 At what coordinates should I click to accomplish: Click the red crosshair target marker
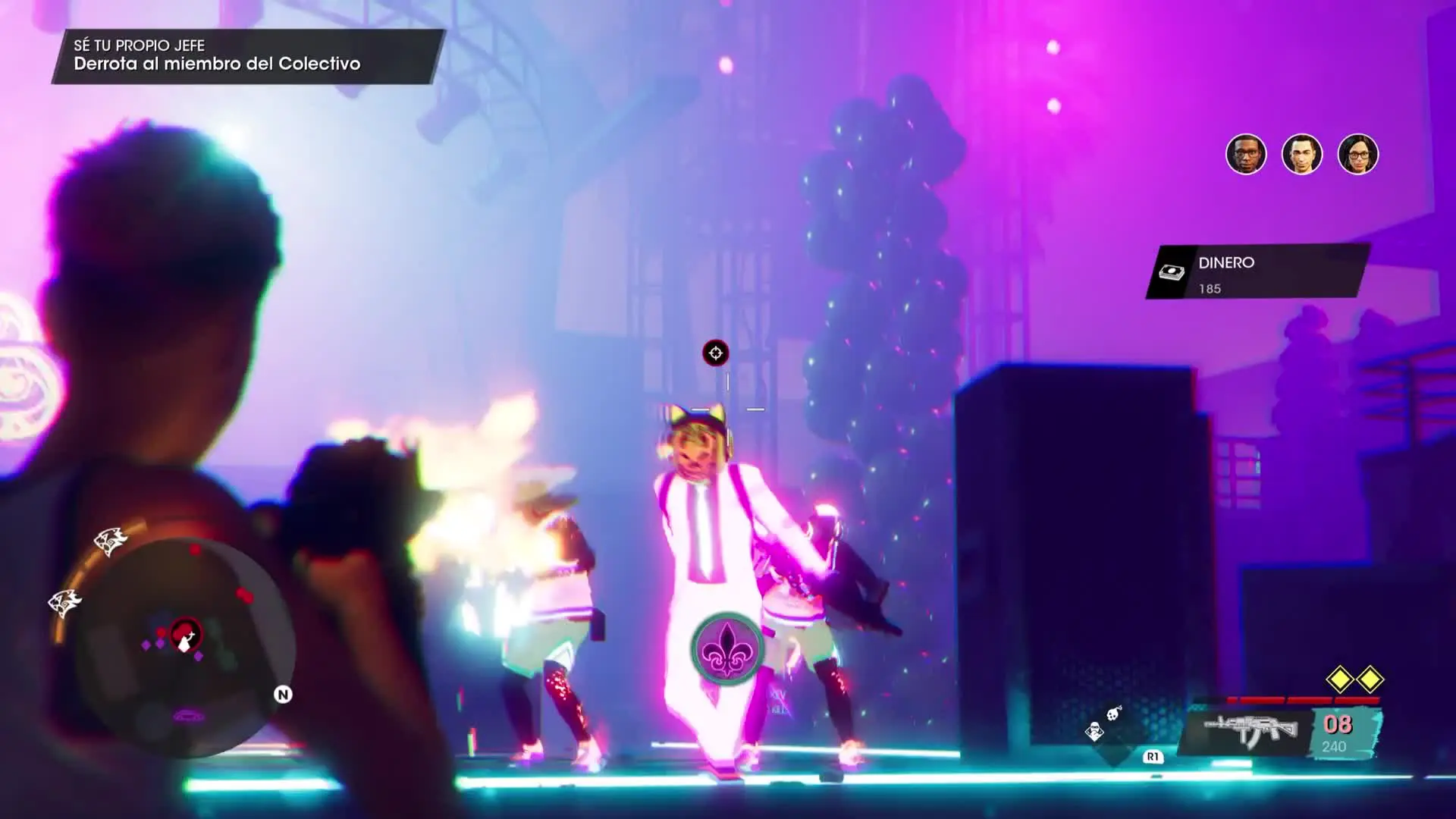715,353
